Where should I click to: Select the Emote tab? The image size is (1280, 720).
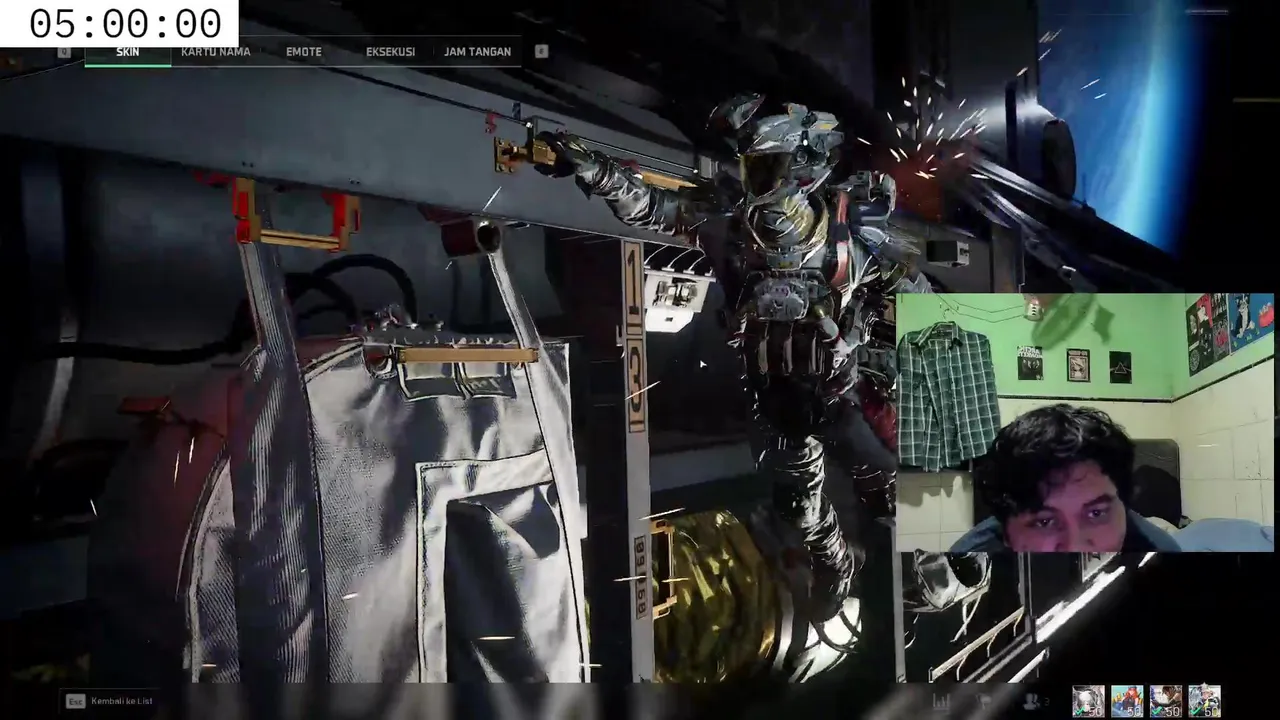point(304,52)
